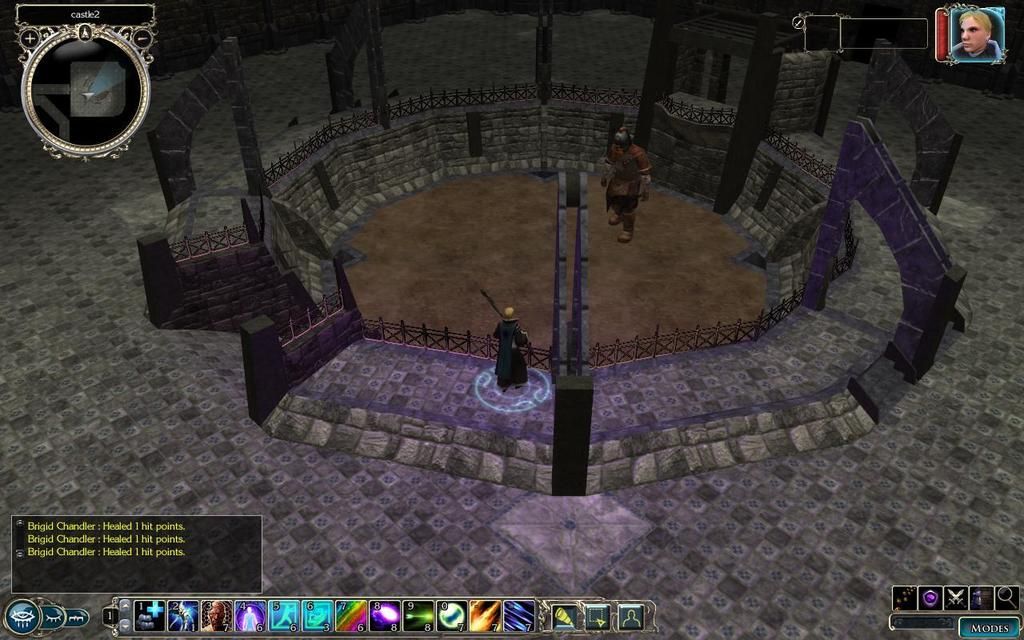Activate the running figure spell in slot 5
1024x640 pixels.
[284, 615]
